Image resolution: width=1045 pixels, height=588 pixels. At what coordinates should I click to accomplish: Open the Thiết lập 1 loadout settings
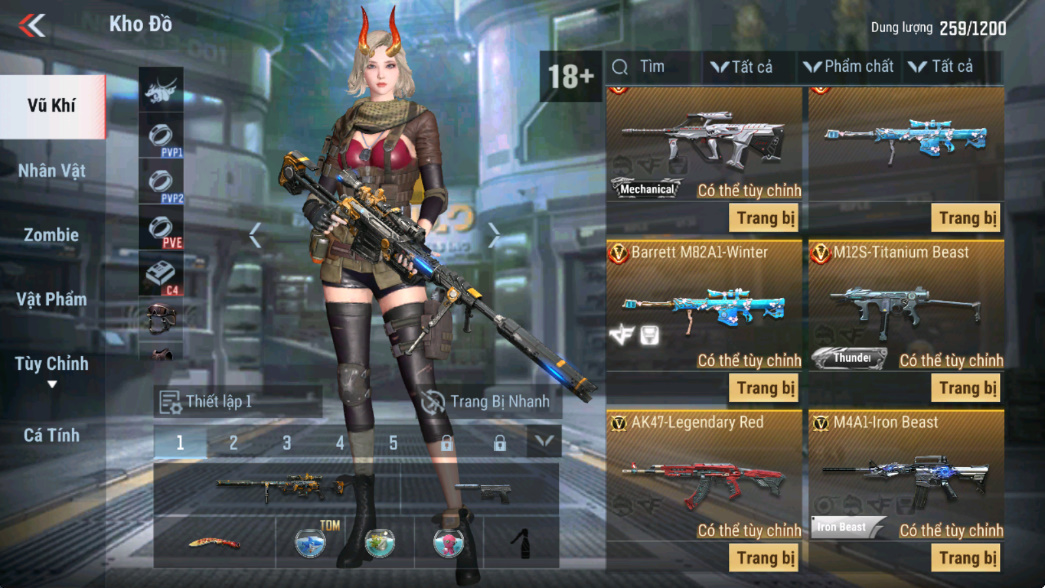(x=238, y=402)
